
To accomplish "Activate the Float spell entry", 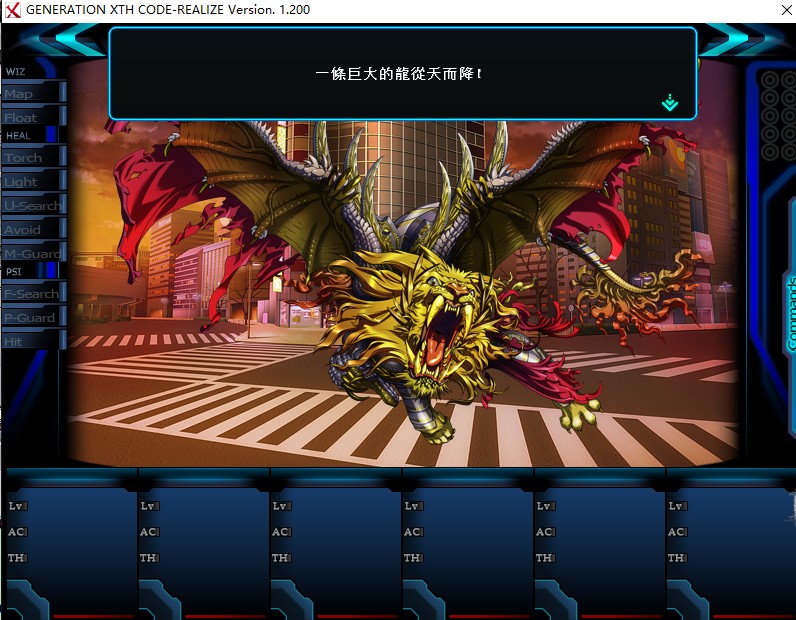I will point(32,117).
